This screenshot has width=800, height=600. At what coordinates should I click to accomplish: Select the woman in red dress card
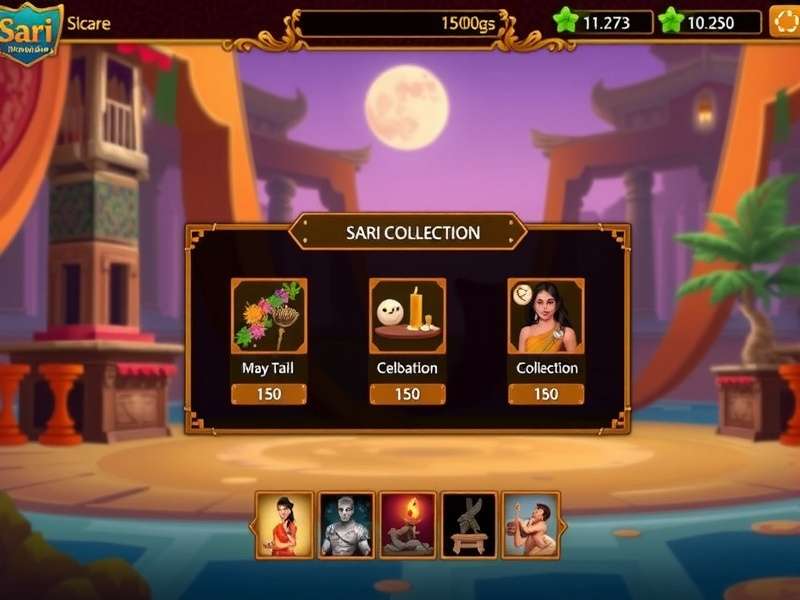pos(285,524)
